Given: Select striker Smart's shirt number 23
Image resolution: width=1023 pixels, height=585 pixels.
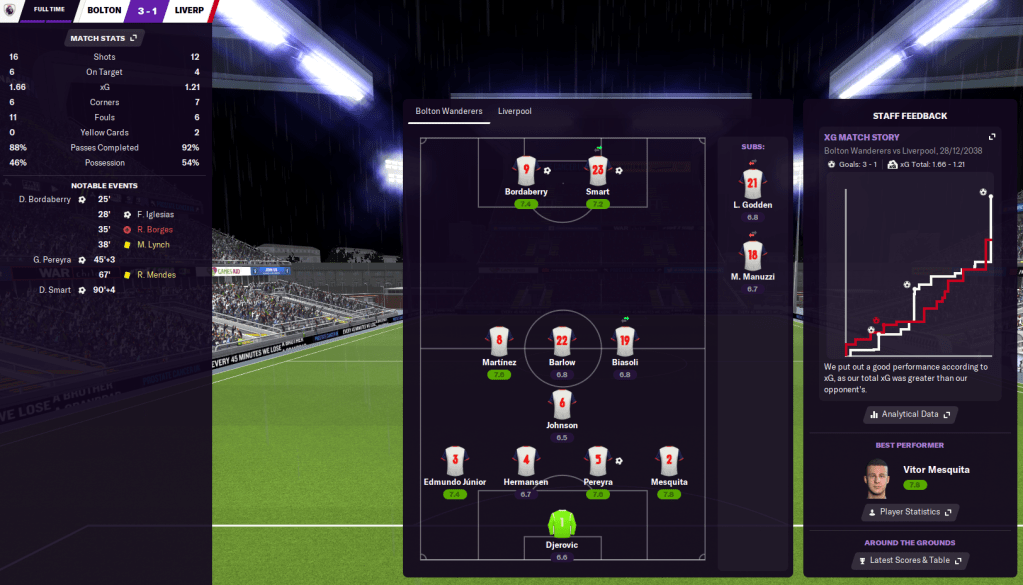Looking at the screenshot, I should point(598,170).
